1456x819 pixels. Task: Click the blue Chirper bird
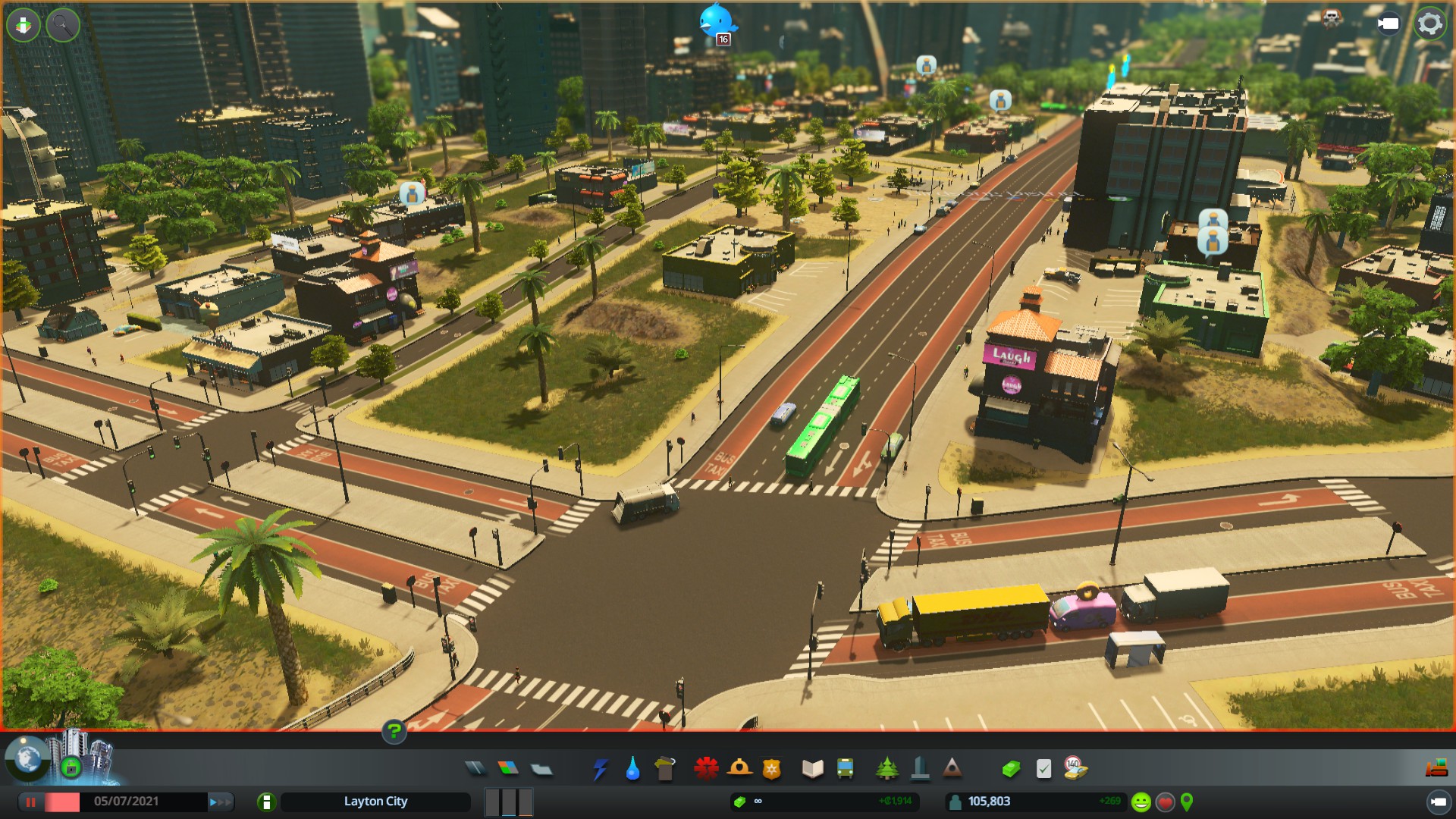coord(715,21)
